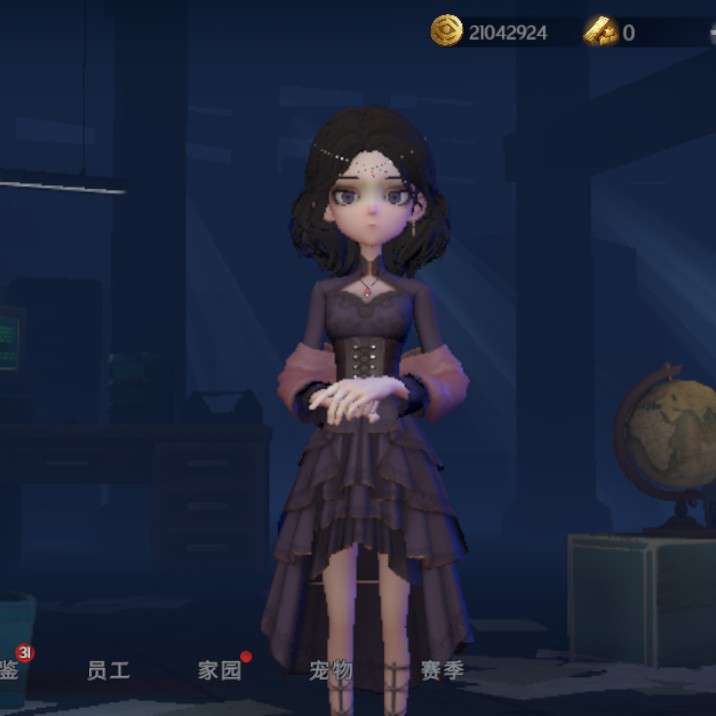Select the 赛季 menu entry
The height and width of the screenshot is (716, 716).
pyautogui.click(x=441, y=670)
